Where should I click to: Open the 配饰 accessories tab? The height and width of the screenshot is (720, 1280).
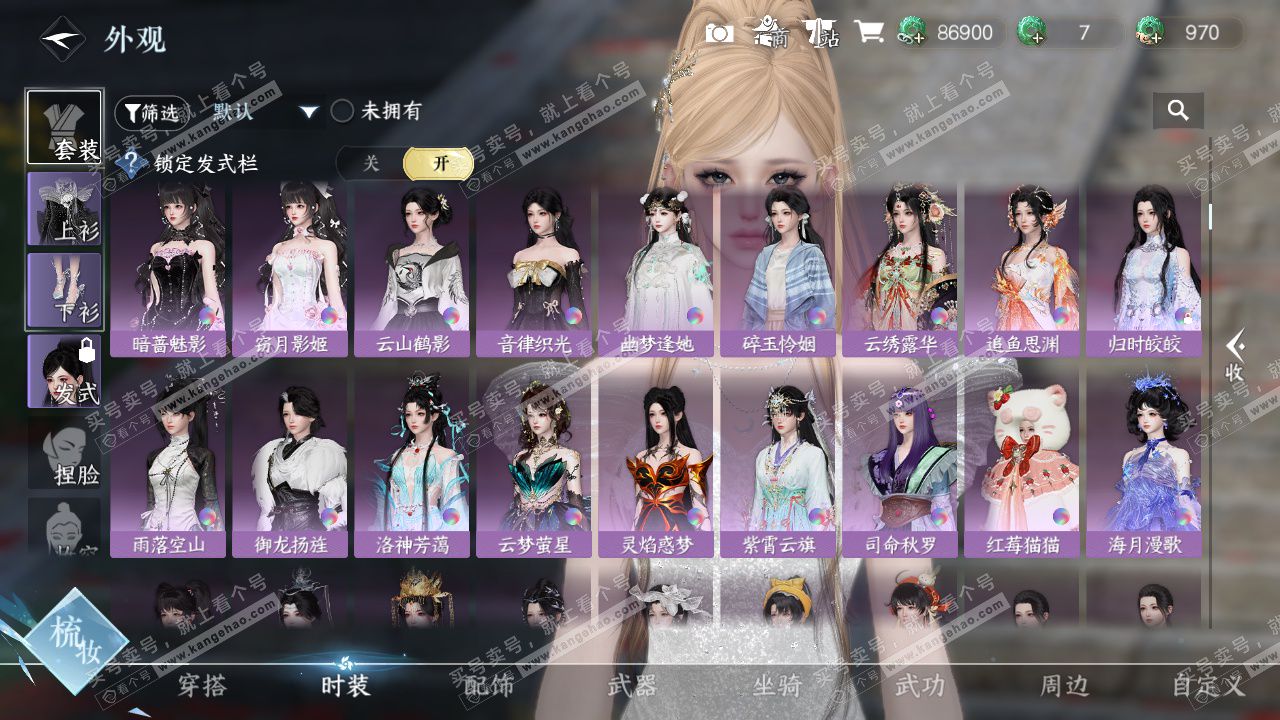pos(489,685)
